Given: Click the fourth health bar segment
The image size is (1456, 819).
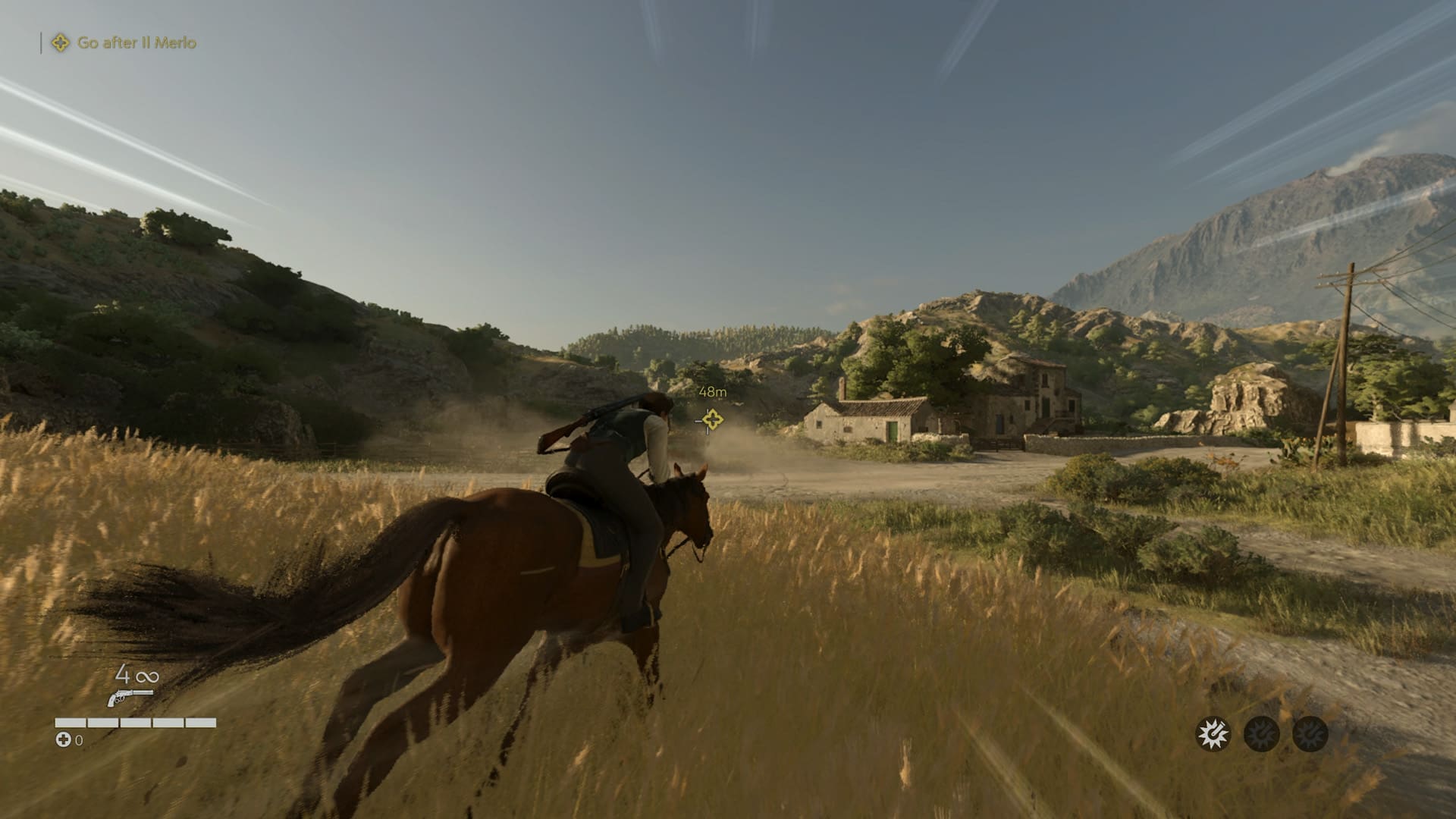Looking at the screenshot, I should 168,722.
